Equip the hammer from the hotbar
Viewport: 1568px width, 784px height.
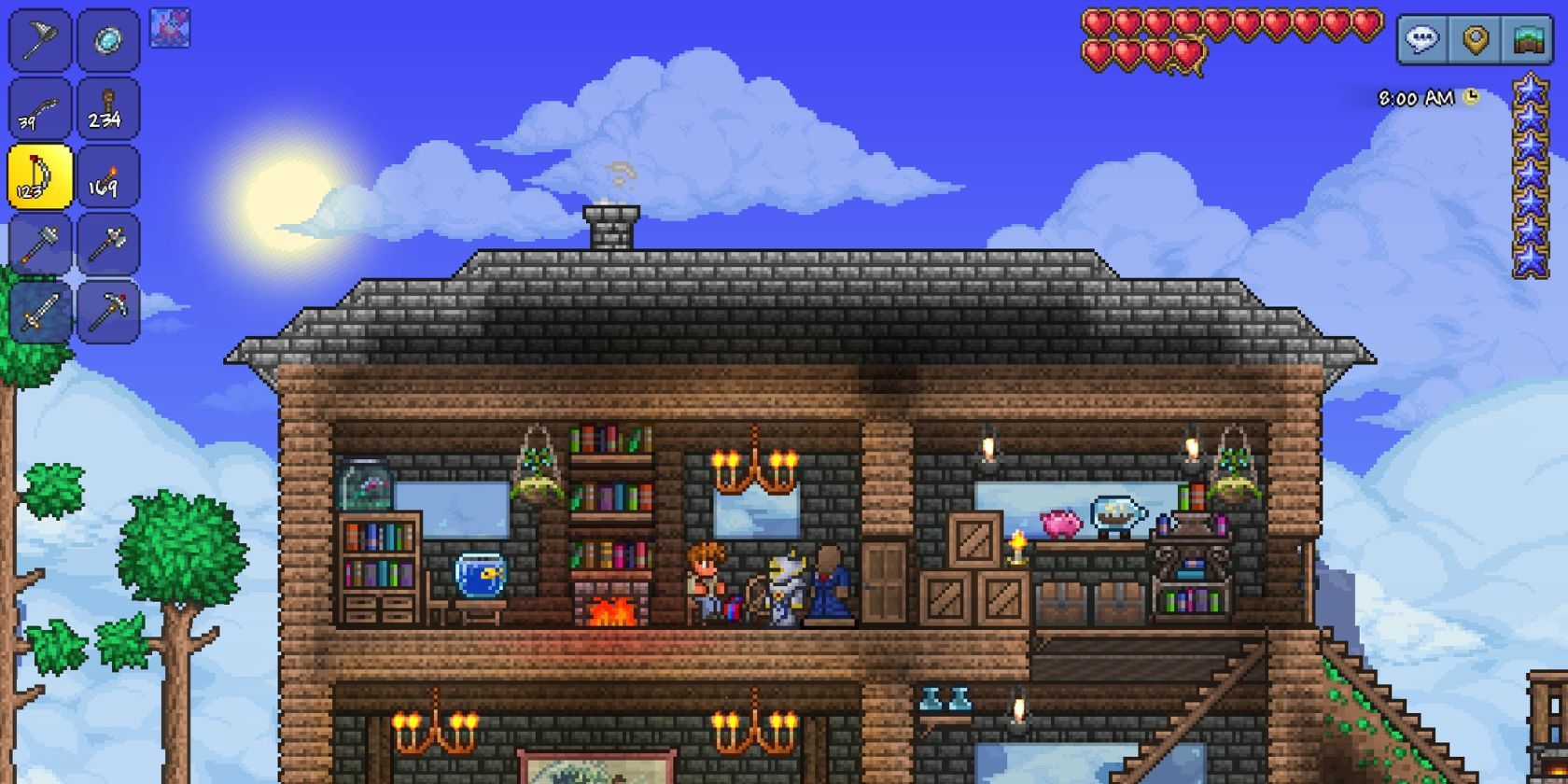tap(40, 245)
